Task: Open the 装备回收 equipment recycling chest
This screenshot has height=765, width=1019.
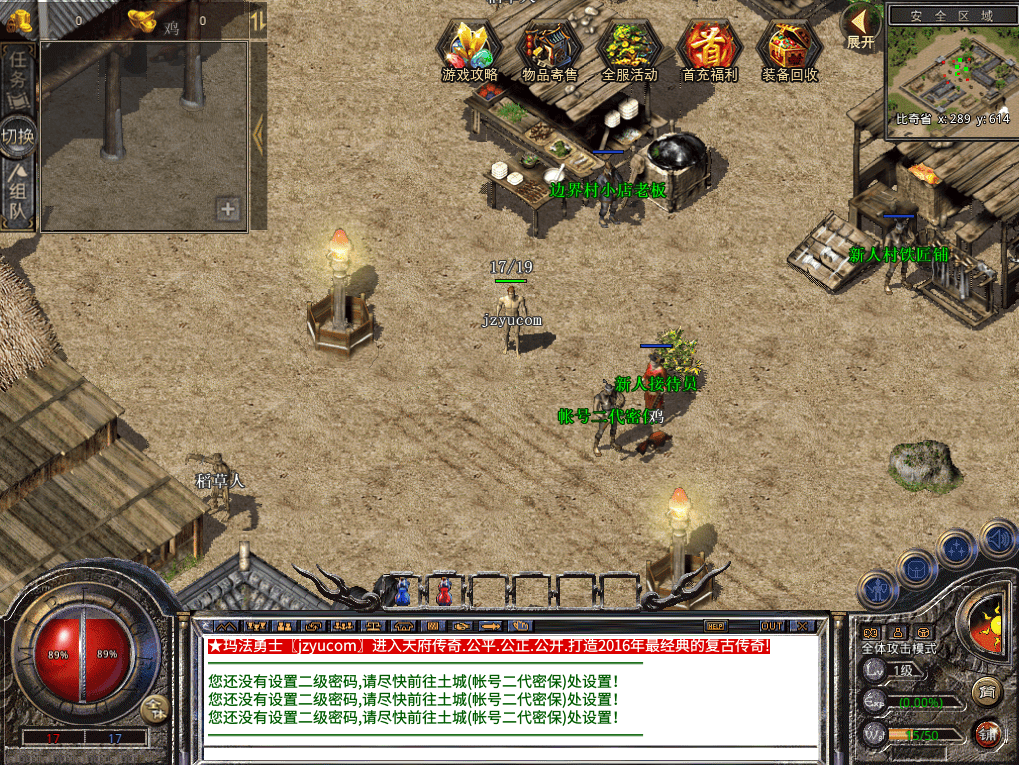Action: pos(789,50)
